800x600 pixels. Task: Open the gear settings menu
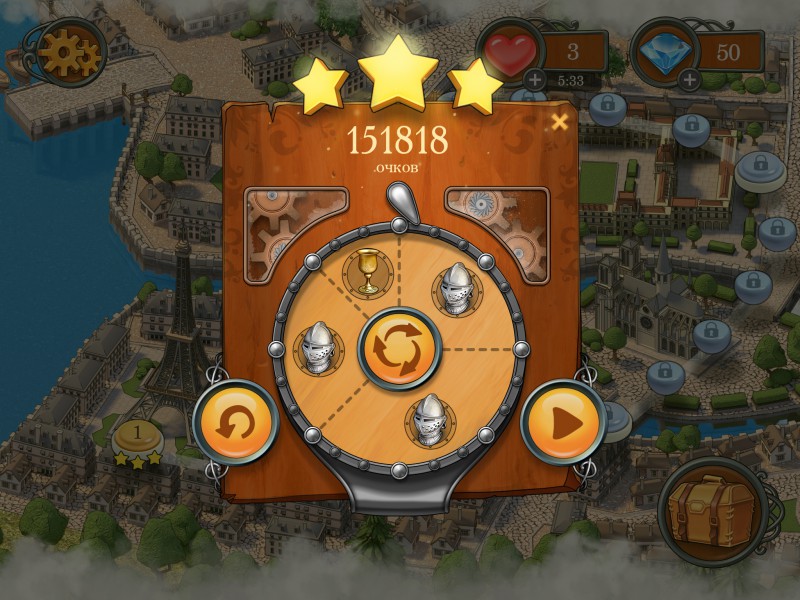pyautogui.click(x=68, y=53)
